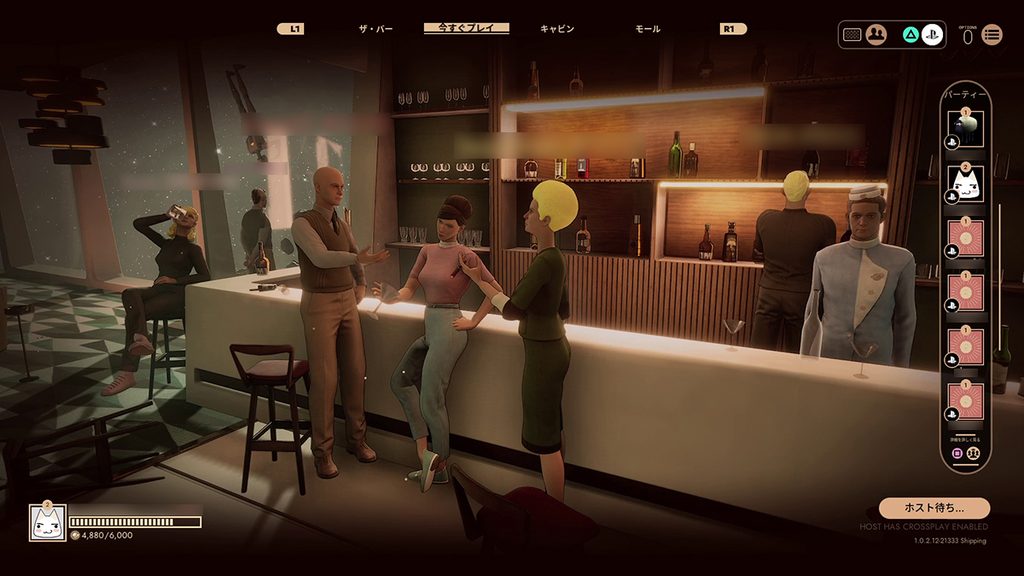This screenshot has height=576, width=1024.
Task: Open the friends silhouette icon
Action: tap(876, 34)
